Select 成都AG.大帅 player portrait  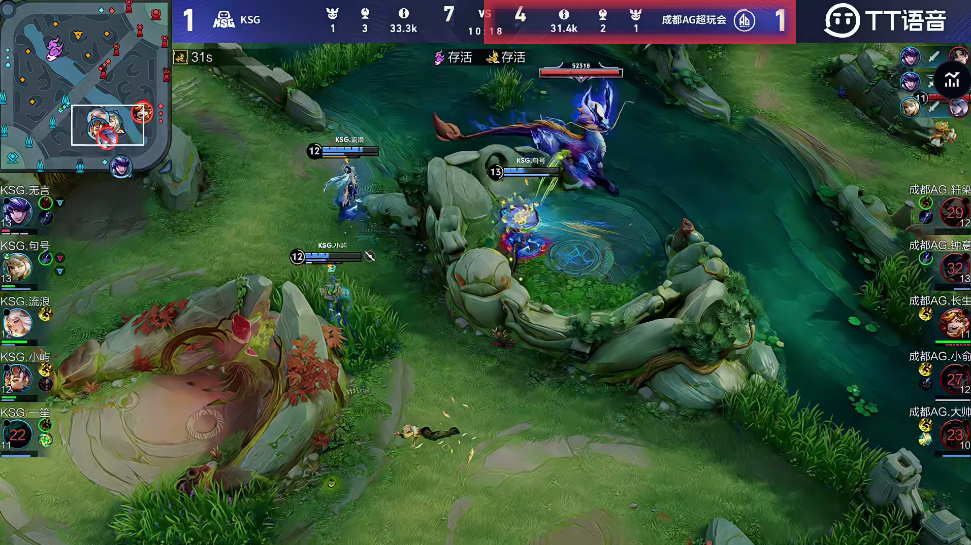point(954,433)
